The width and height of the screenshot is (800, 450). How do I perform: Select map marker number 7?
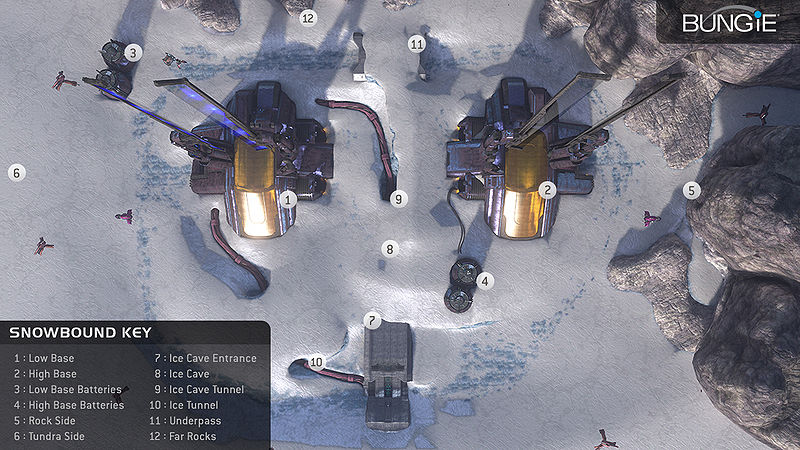coord(372,321)
